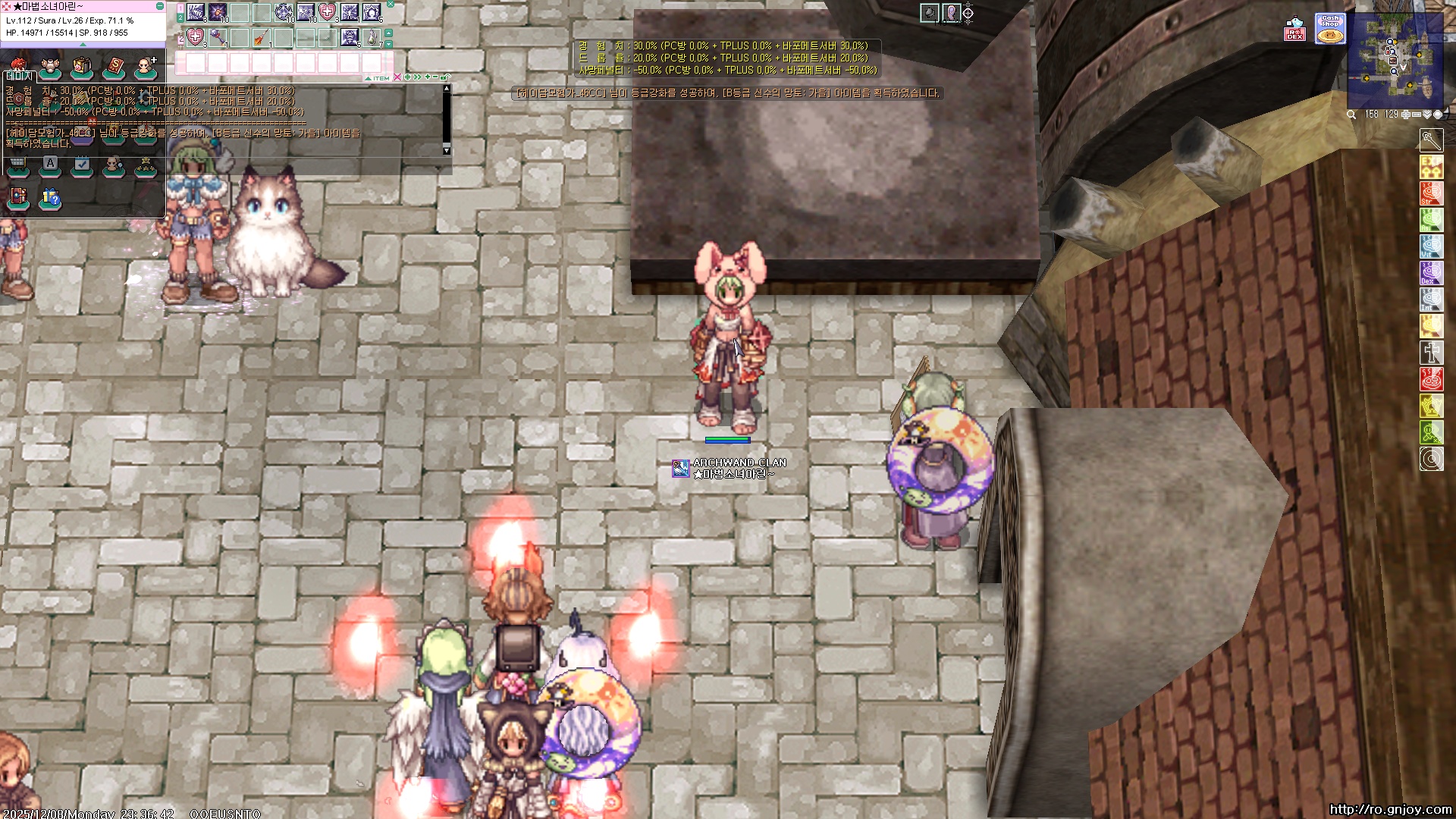Image resolution: width=1456 pixels, height=819 pixels.
Task: Zoom out the minimap with minus button
Action: pyautogui.click(x=1416, y=115)
